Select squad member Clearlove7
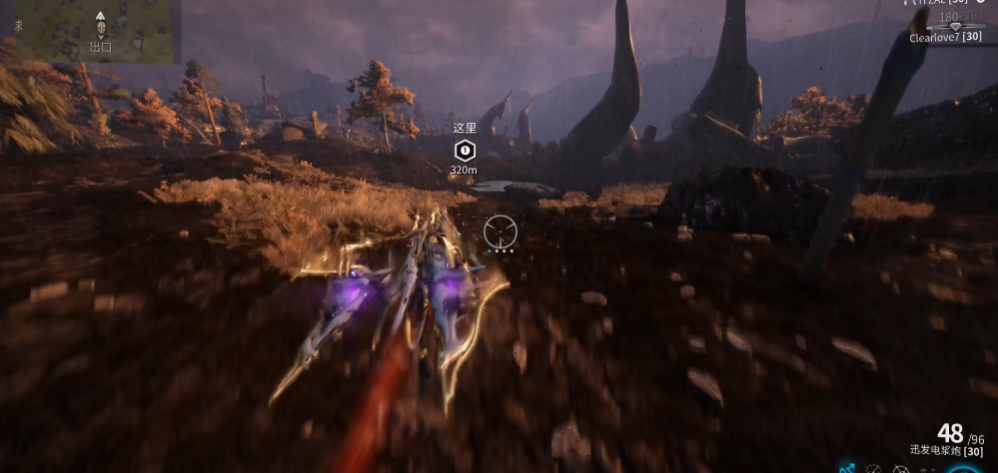Viewport: 998px width, 473px height. (944, 37)
